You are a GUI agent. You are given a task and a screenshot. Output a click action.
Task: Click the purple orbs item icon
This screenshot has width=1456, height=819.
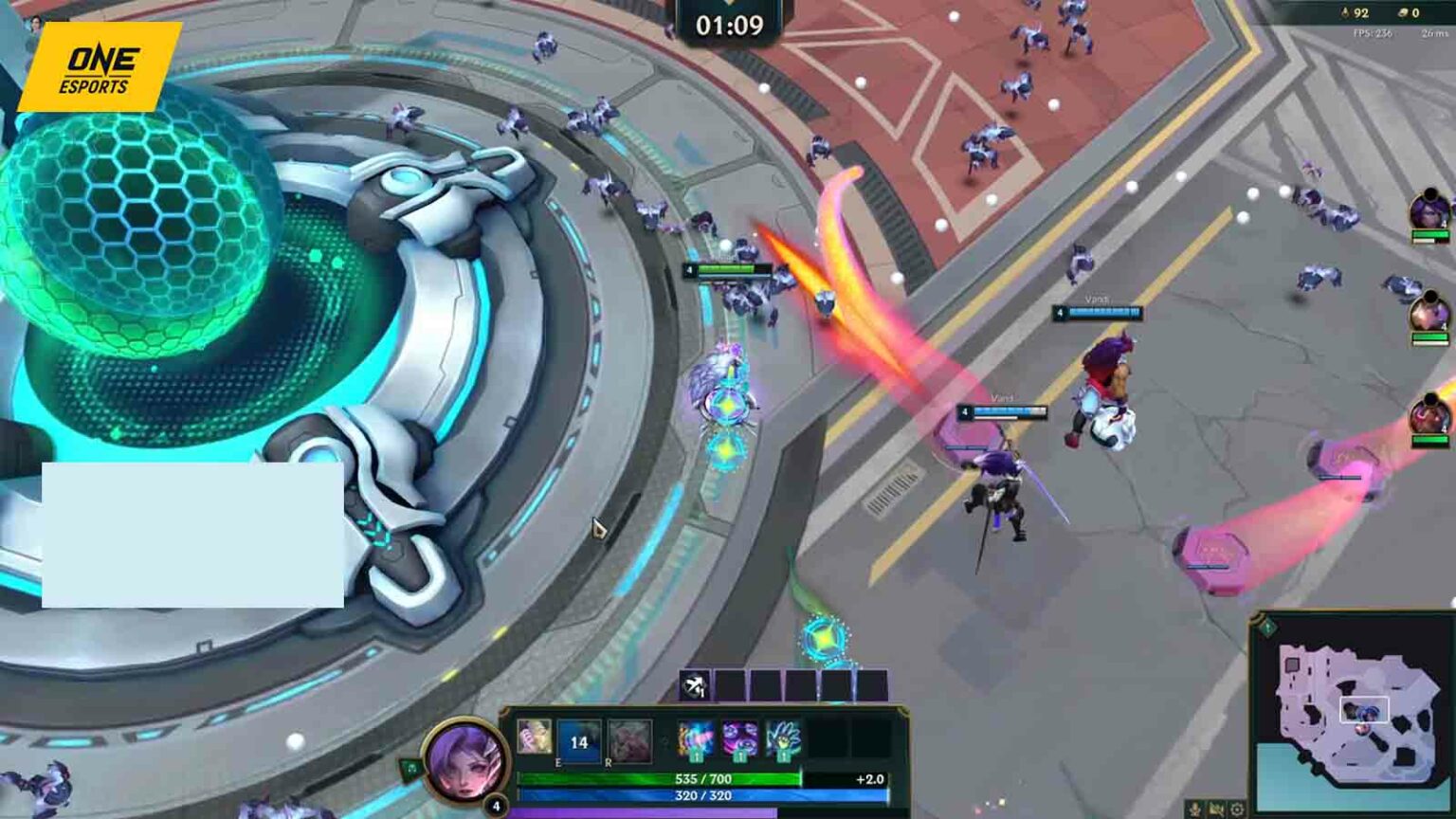(x=739, y=739)
